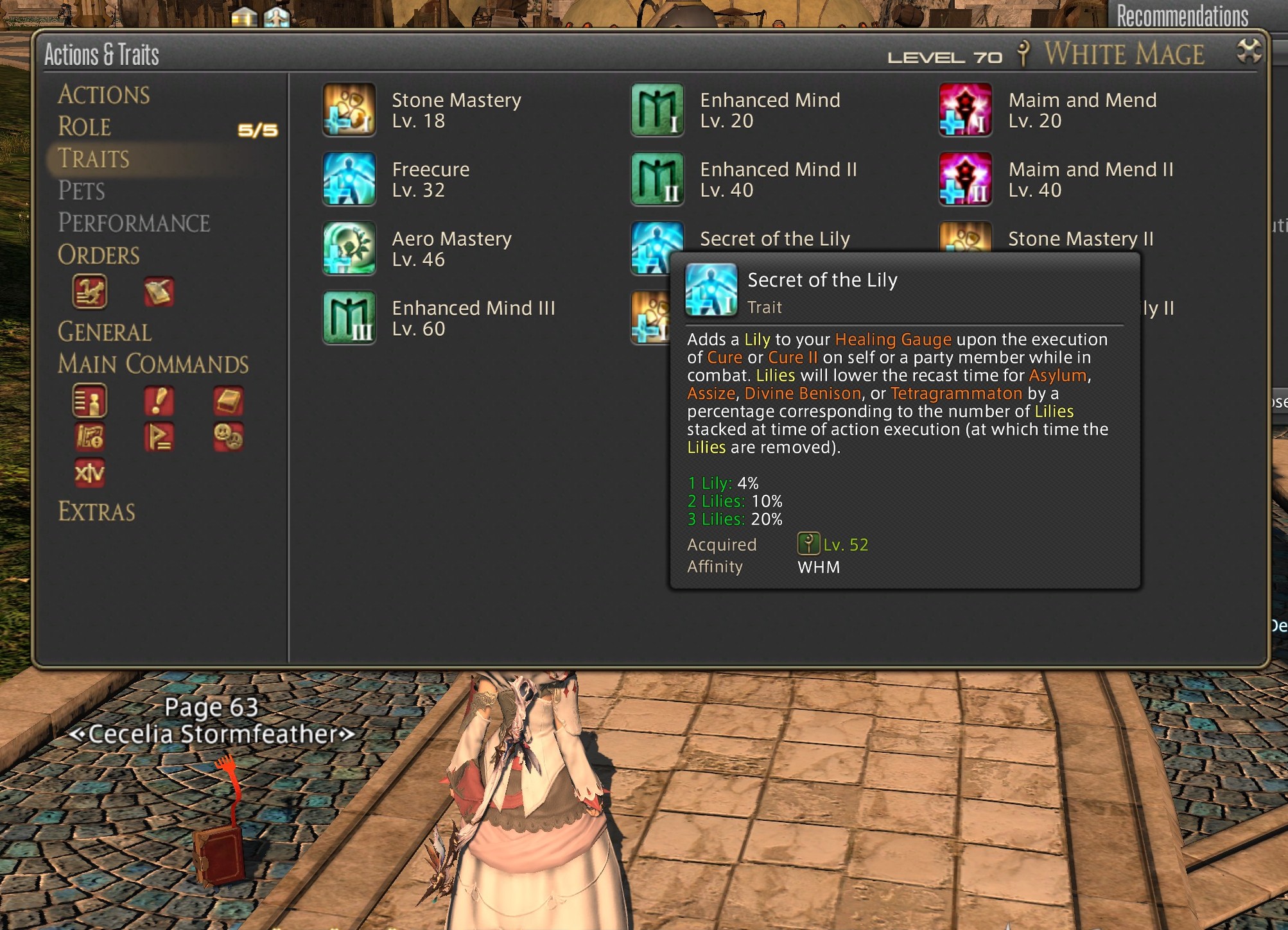Click the Enhanced Mind trait icon

coord(657,110)
